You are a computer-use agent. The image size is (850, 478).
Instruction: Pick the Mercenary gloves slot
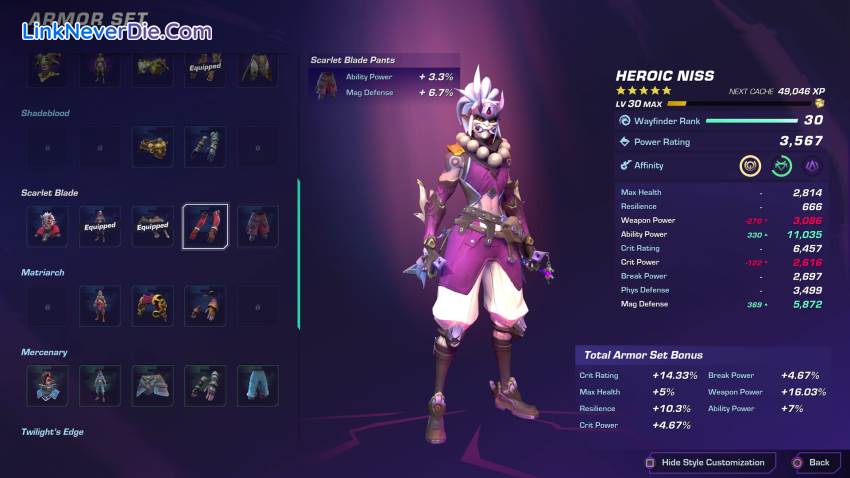(x=205, y=385)
